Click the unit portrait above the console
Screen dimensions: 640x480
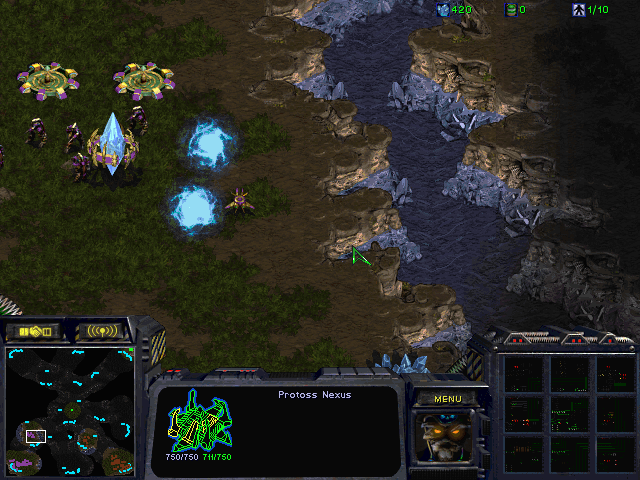447,436
